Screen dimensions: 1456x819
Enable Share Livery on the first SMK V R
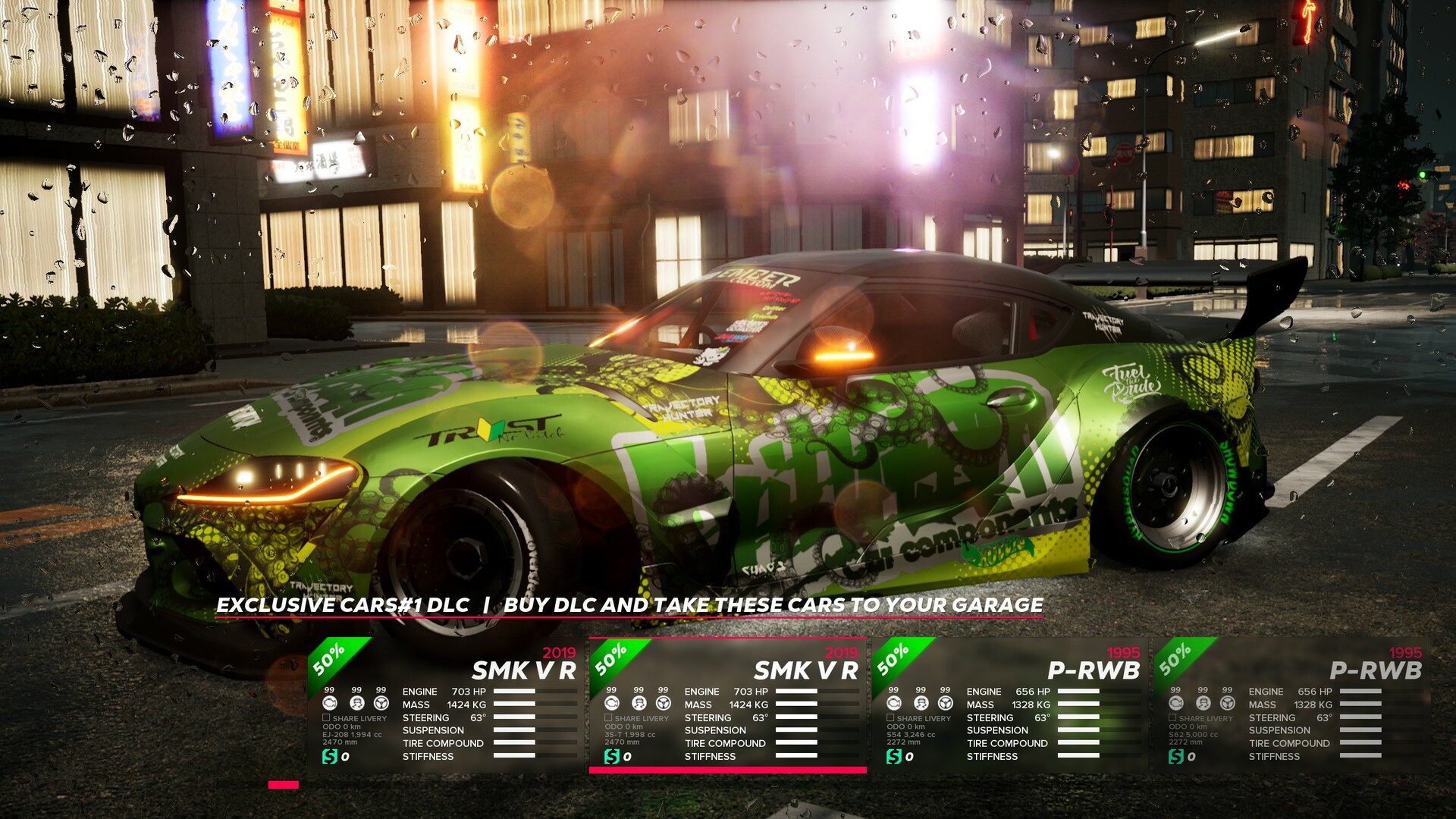tap(326, 718)
